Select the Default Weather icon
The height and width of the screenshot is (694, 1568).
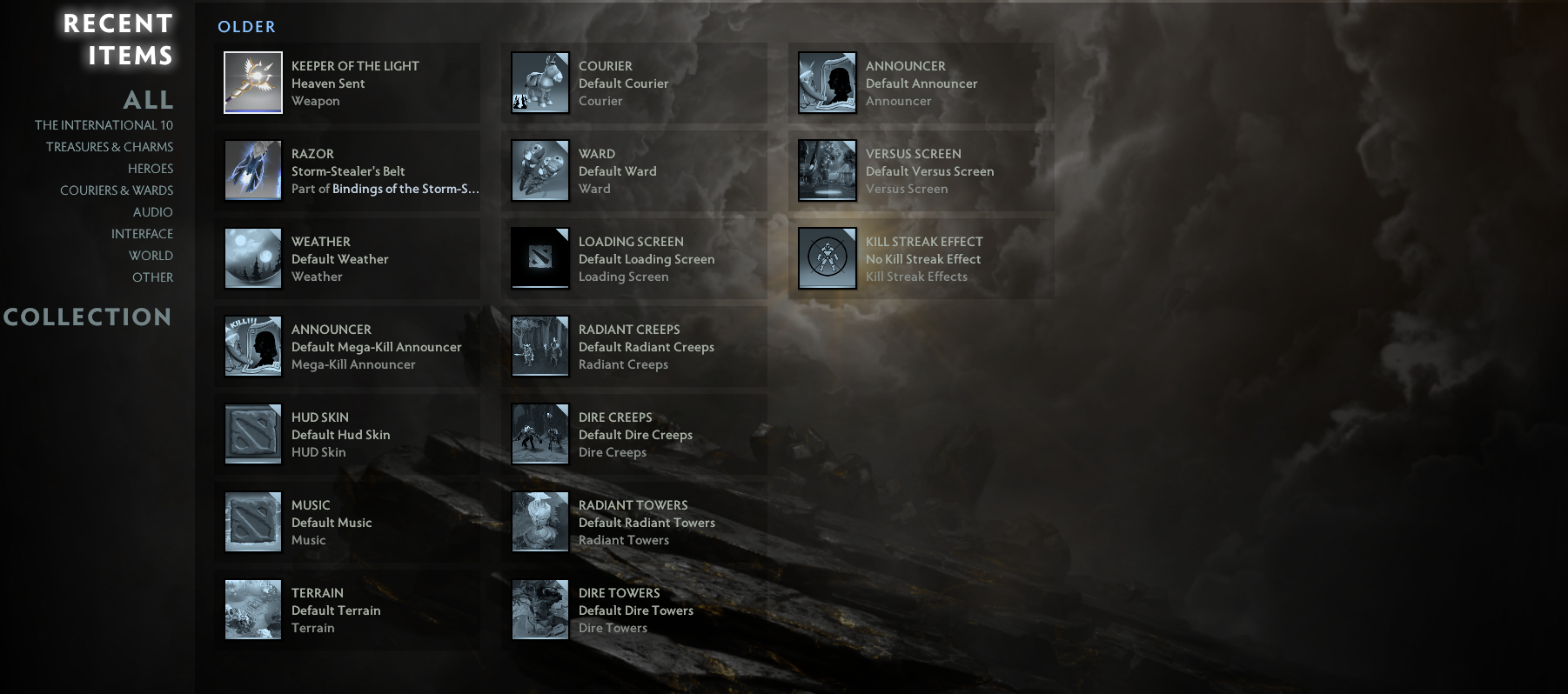pos(252,258)
